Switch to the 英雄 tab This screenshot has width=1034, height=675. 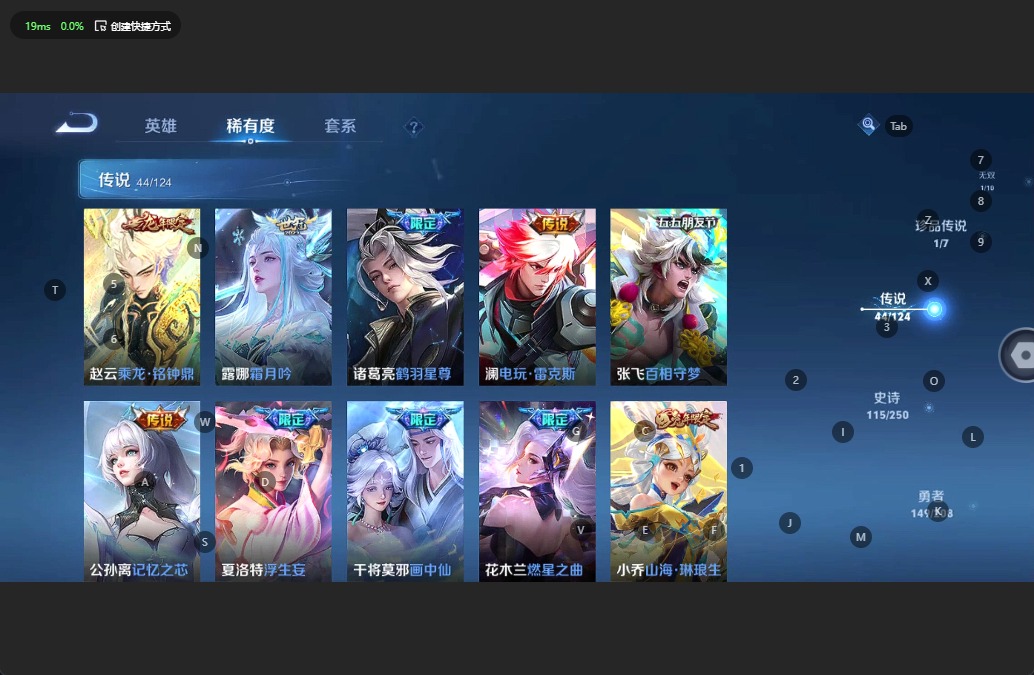[x=160, y=126]
